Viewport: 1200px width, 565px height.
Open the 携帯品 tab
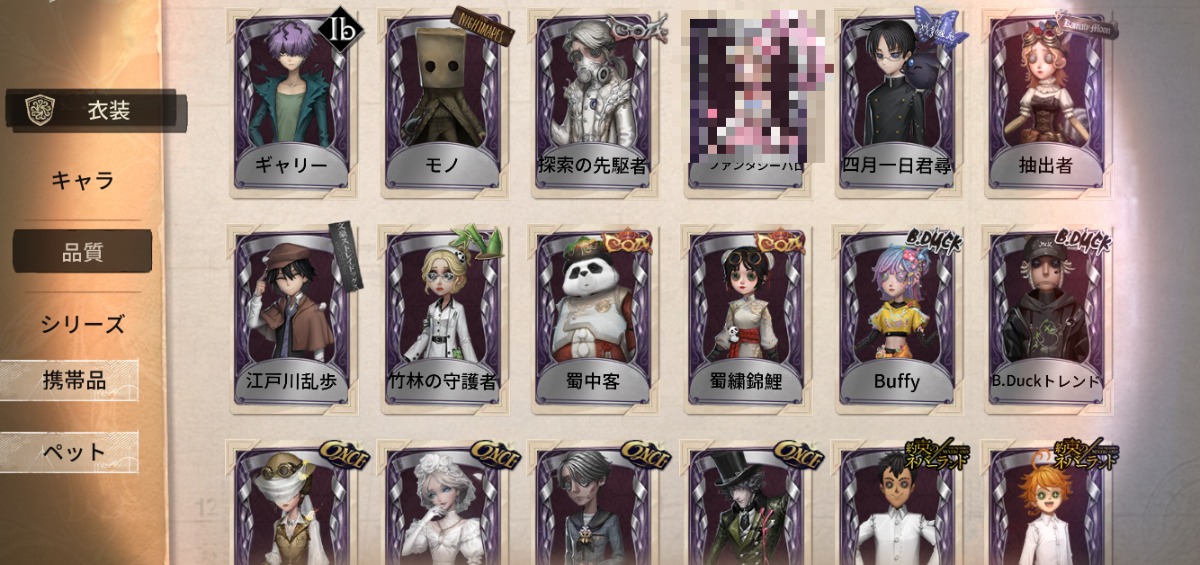point(72,381)
